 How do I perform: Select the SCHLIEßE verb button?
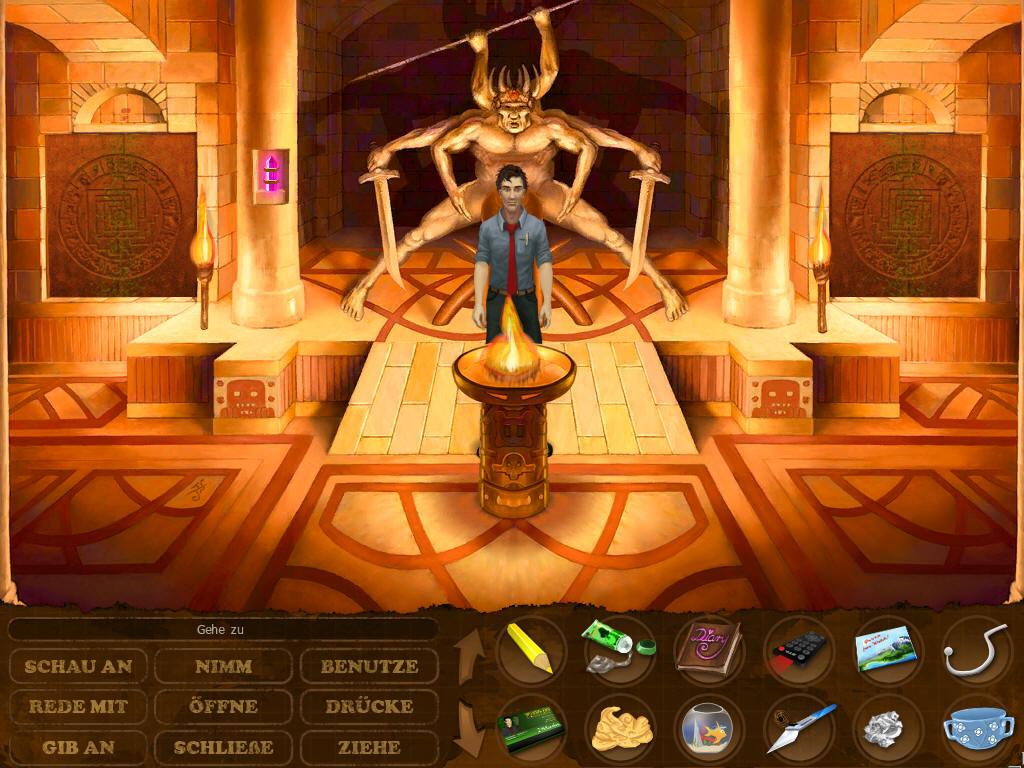click(223, 747)
